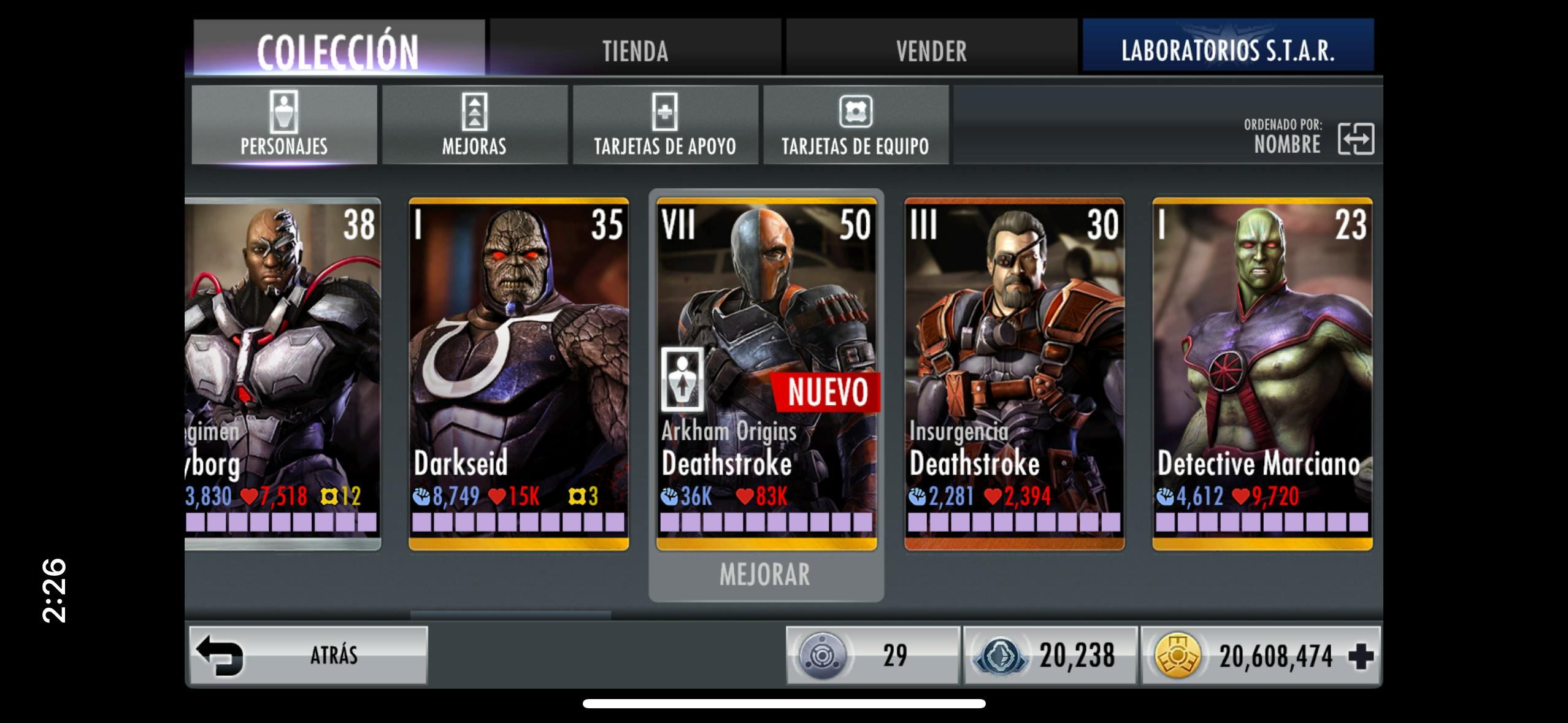The image size is (1568, 723).
Task: Add more gold coins with plus
Action: [x=1361, y=656]
